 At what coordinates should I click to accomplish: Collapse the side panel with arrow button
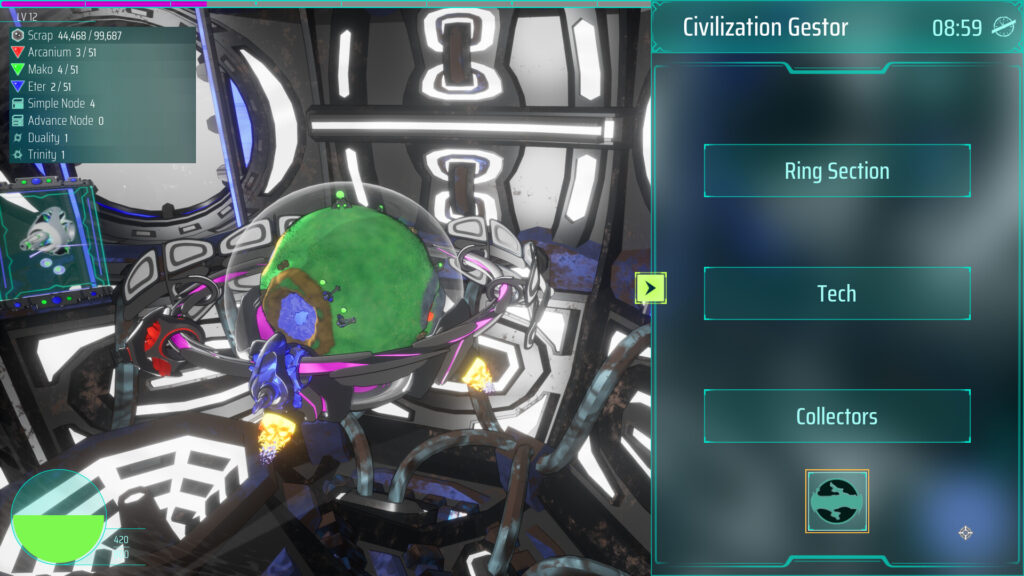(650, 289)
